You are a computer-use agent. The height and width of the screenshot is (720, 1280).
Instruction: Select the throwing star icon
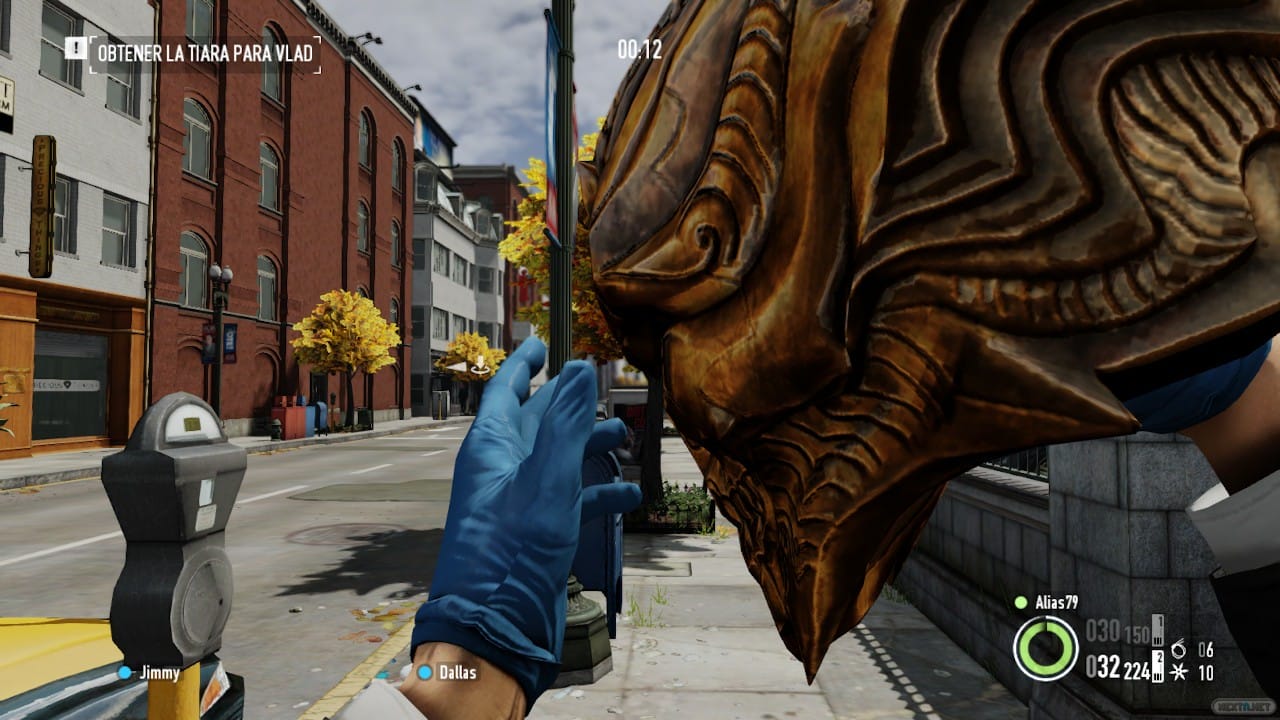click(1178, 672)
